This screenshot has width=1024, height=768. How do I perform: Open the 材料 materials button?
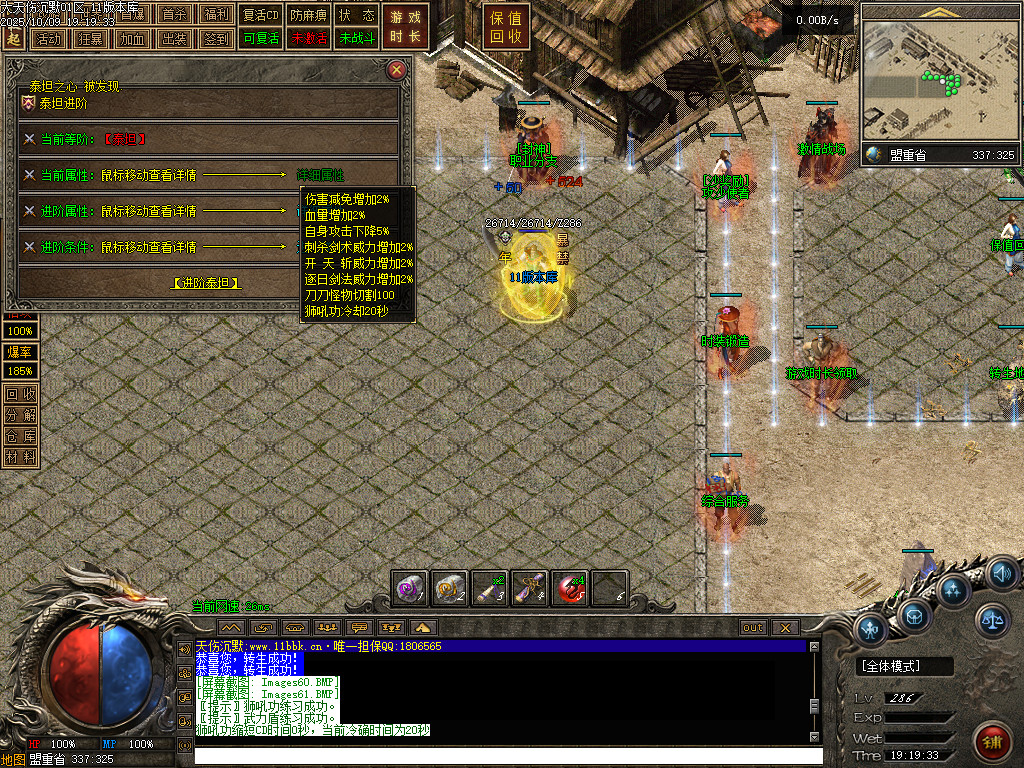point(21,457)
